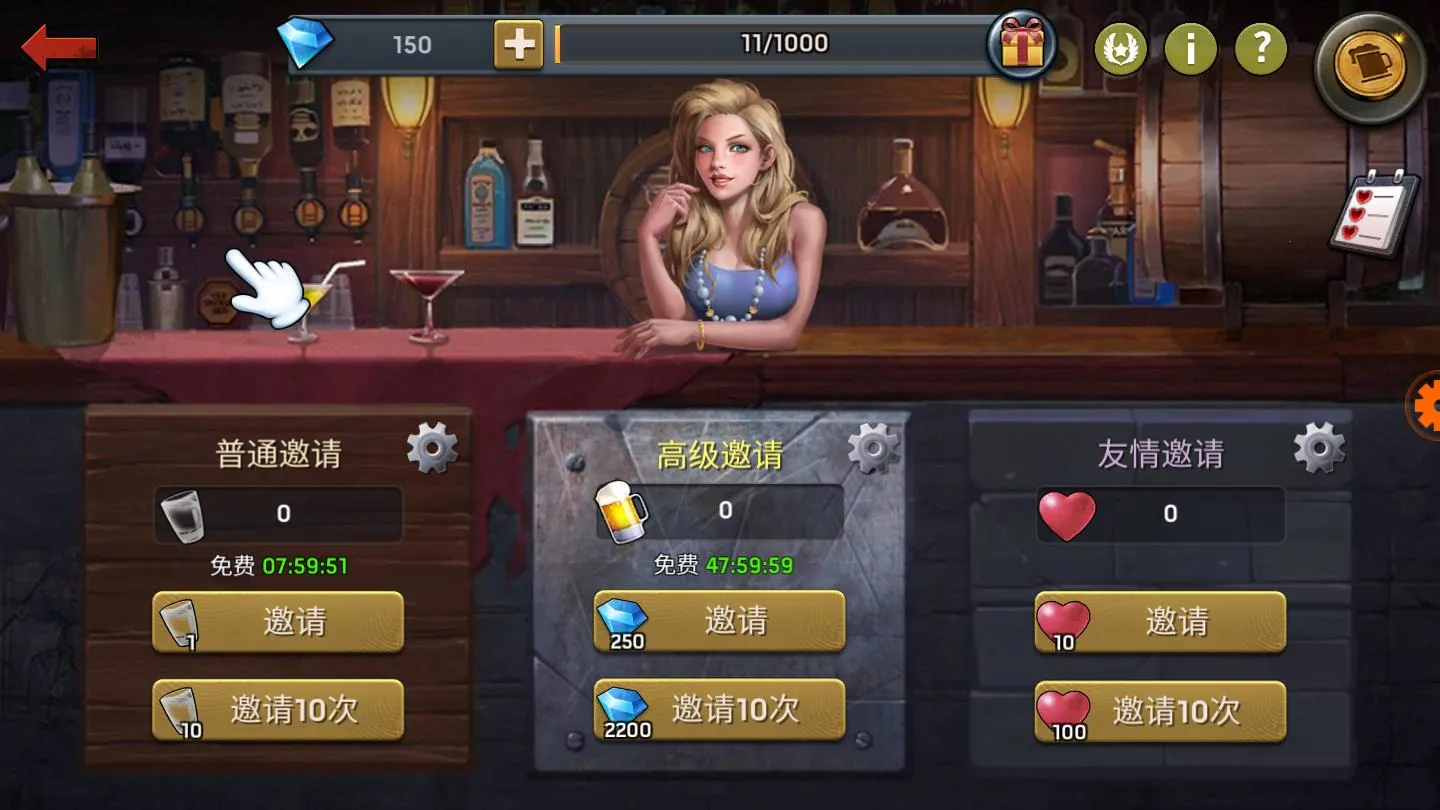Tap the laurel emblem icon

1122,48
